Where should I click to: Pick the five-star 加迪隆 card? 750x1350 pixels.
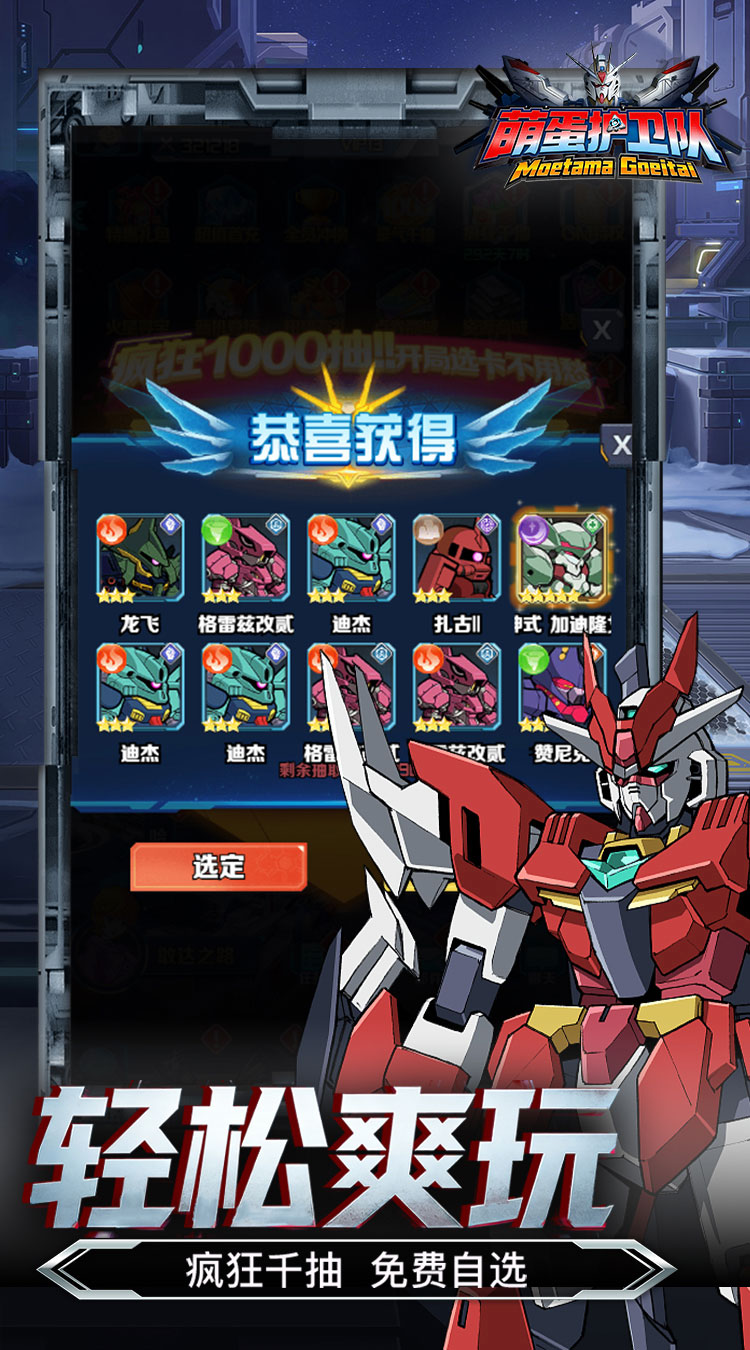[x=561, y=560]
